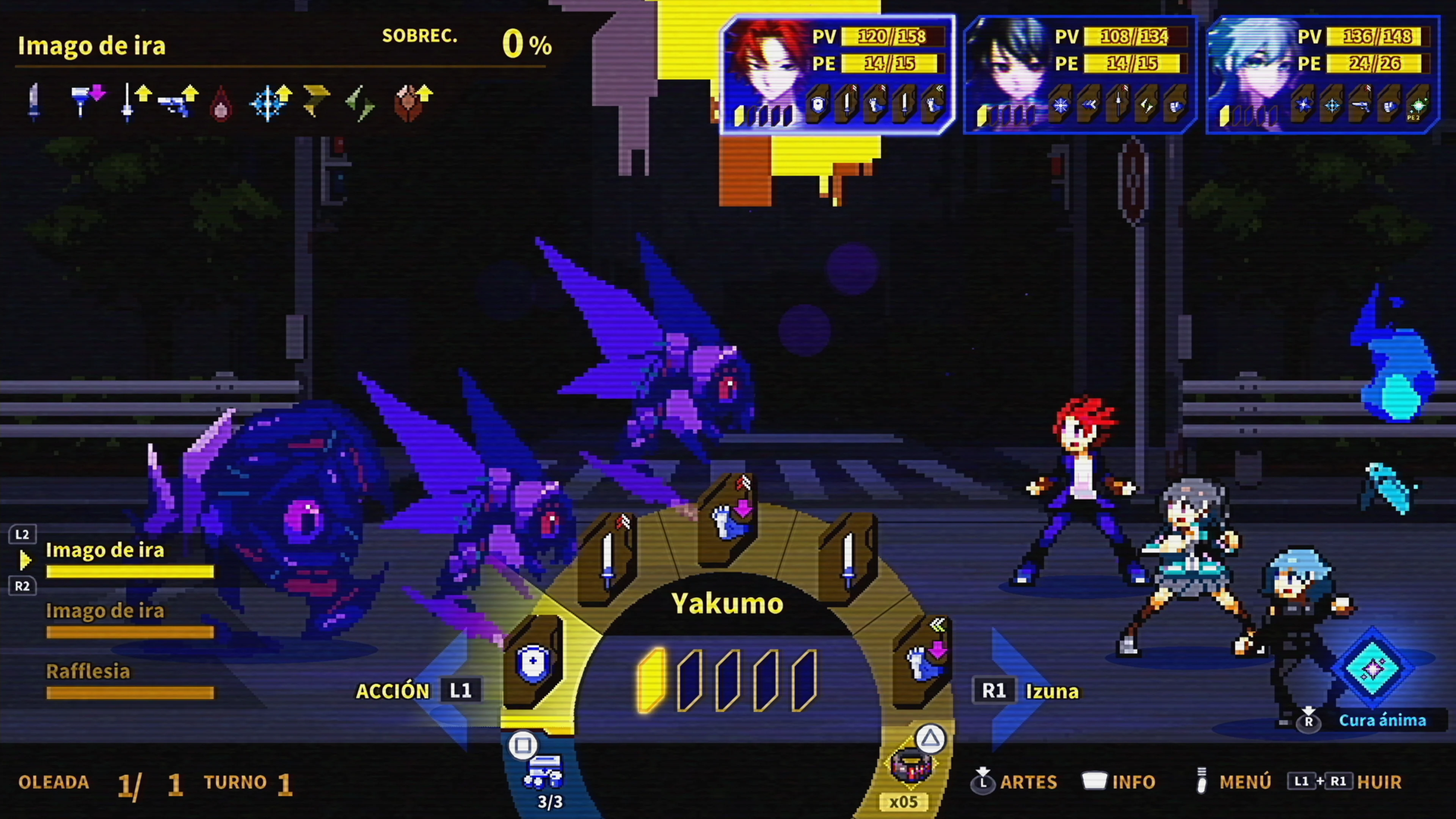The width and height of the screenshot is (1456, 819).
Task: Inspect the blood drop status icon
Action: (x=221, y=104)
